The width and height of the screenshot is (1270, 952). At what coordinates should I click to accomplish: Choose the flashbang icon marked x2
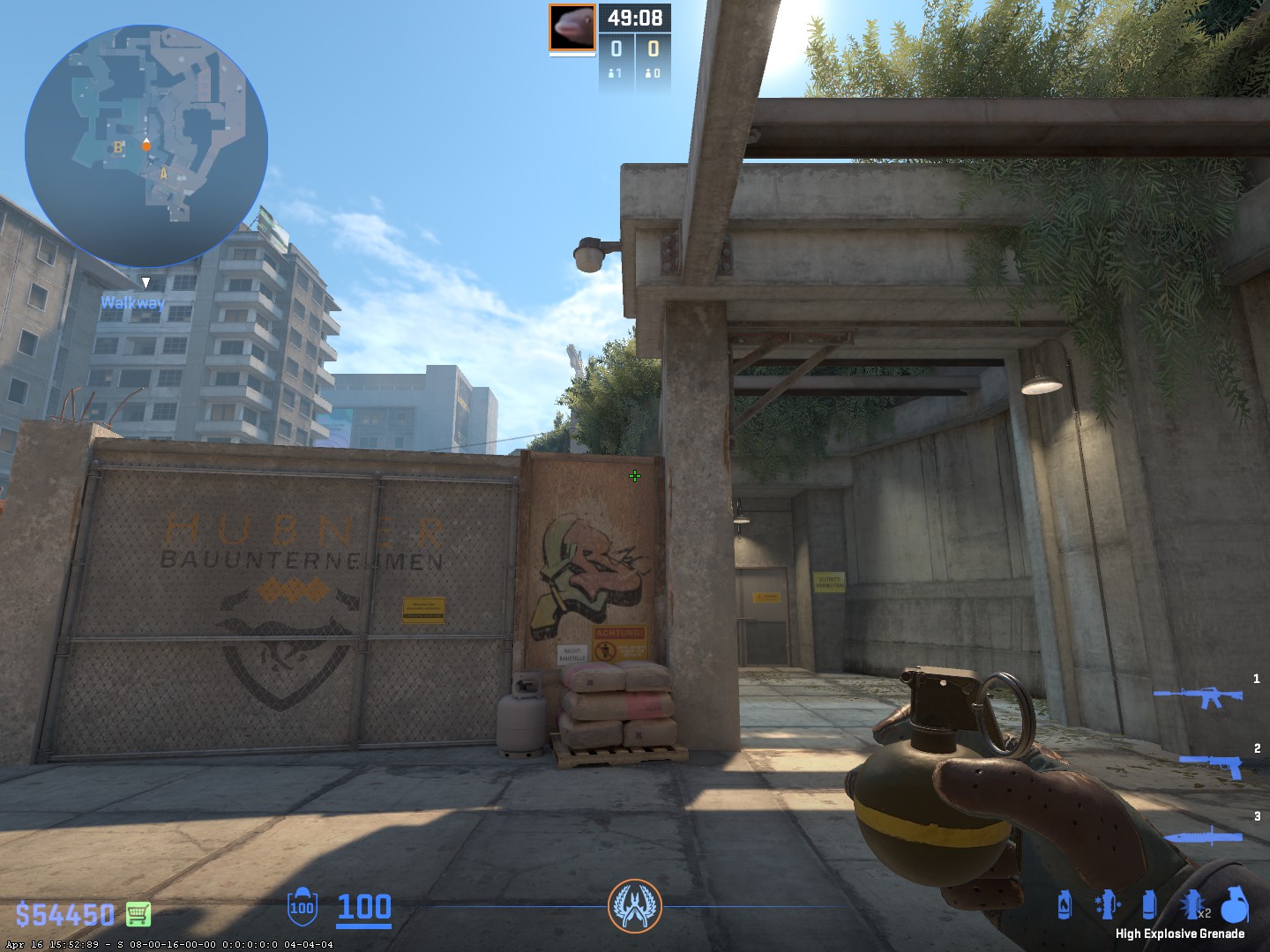(1192, 905)
